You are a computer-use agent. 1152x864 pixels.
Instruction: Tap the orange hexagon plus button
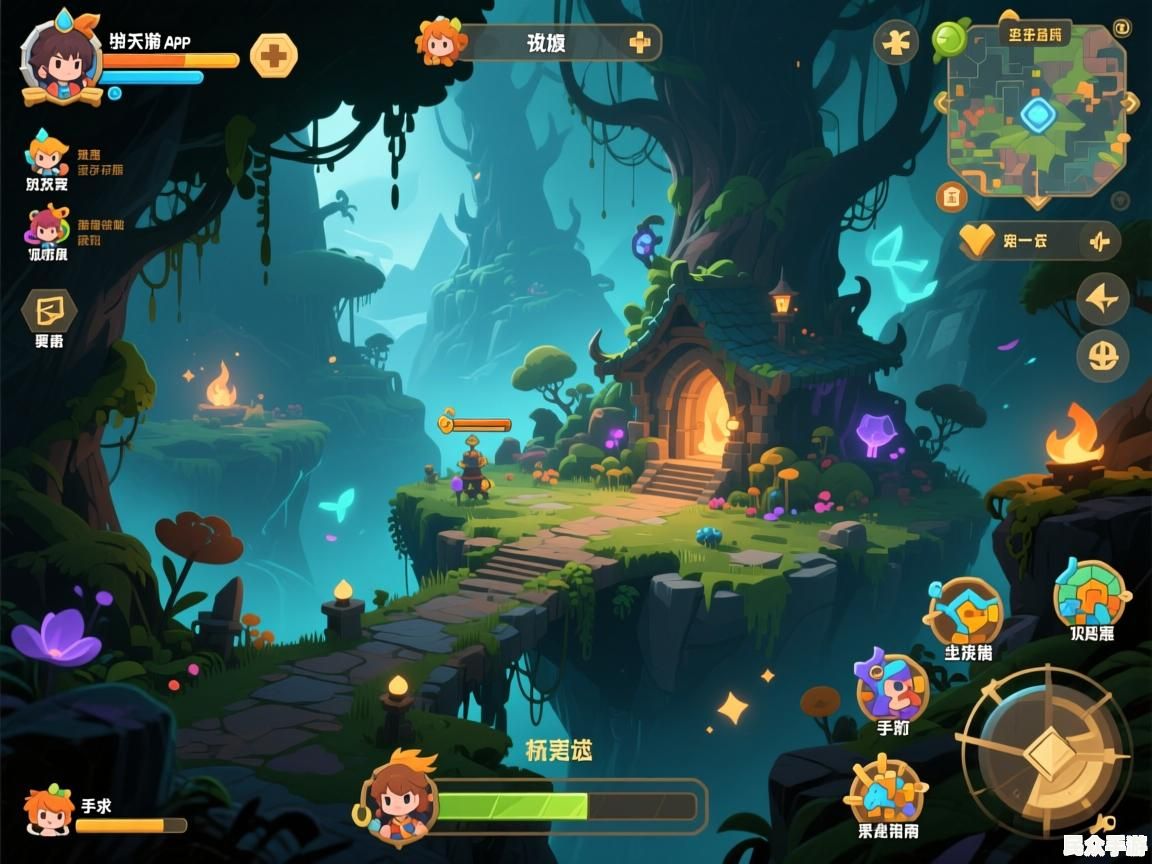(273, 56)
